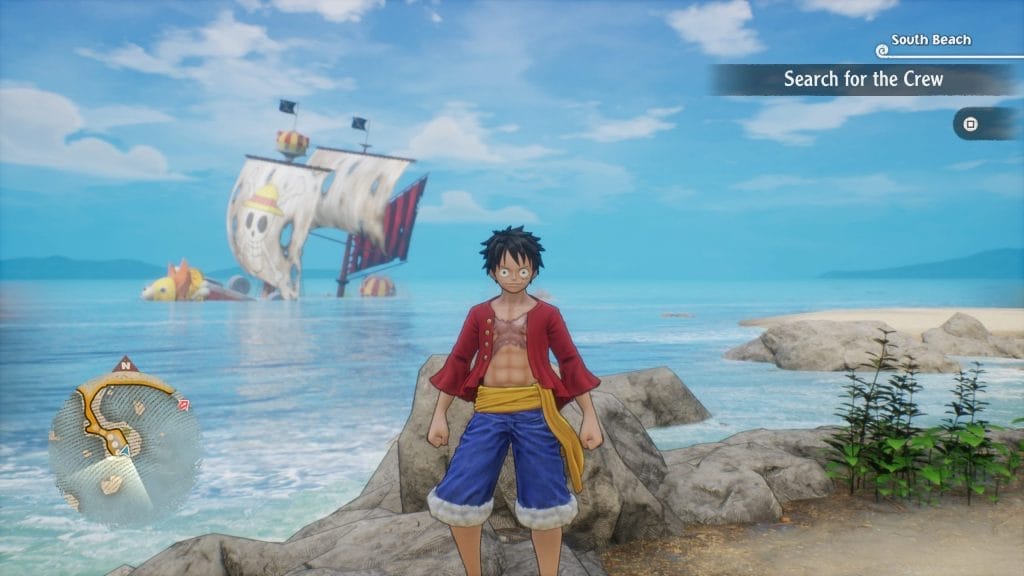Screen dimensions: 1024x576
Task: Select the Search for the Crew objective
Action: (863, 79)
